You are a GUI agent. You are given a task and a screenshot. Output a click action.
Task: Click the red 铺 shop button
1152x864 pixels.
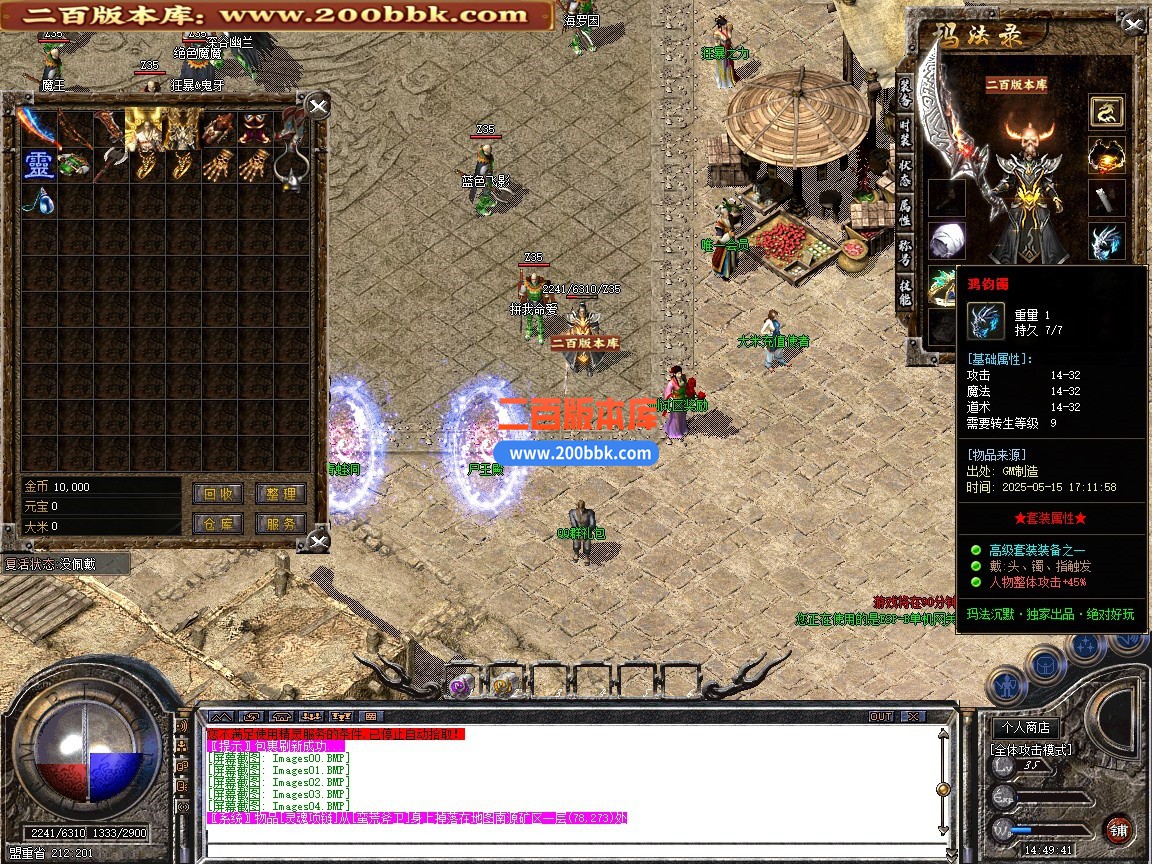(1116, 830)
